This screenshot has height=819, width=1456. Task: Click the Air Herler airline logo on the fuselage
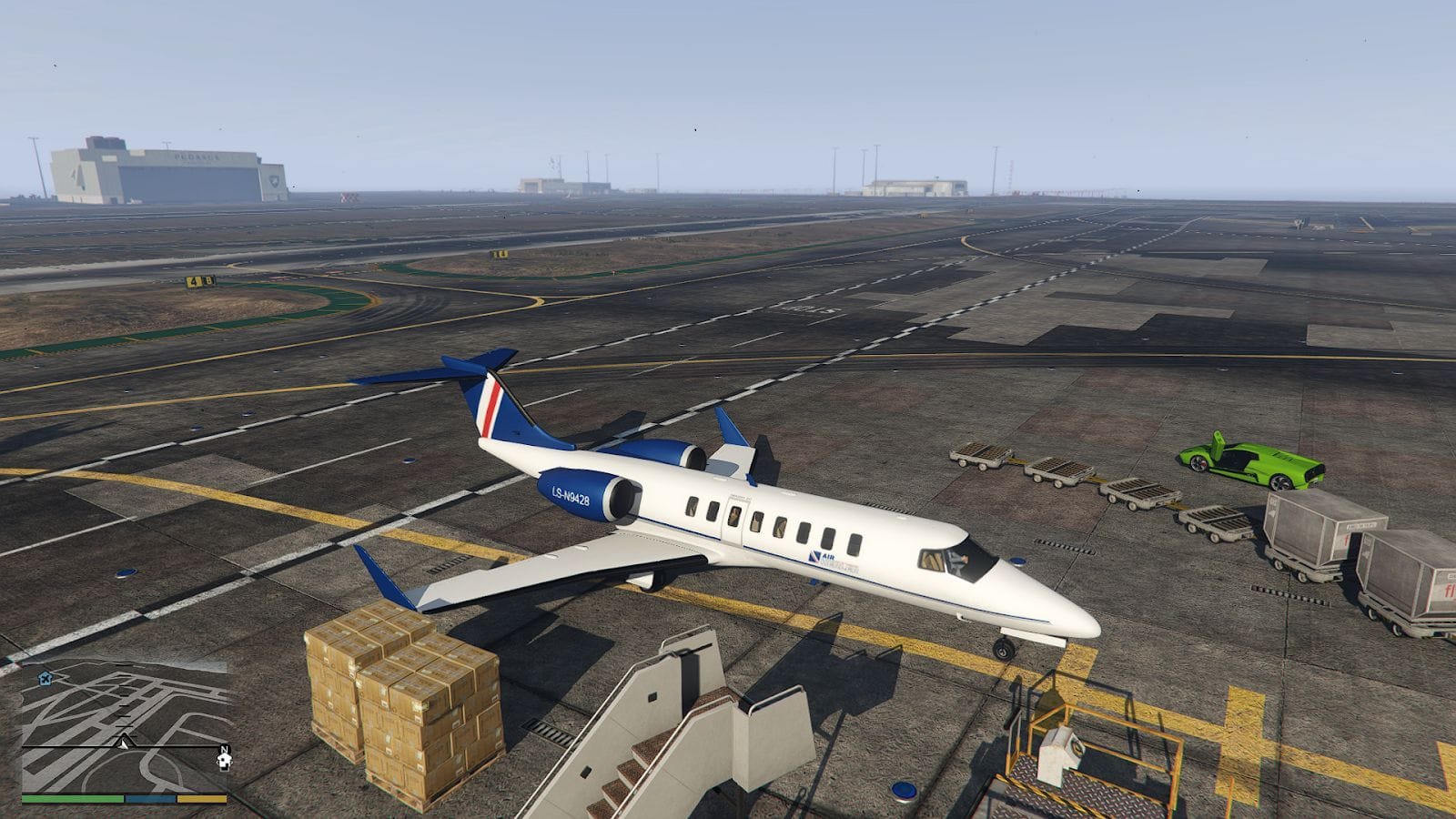pos(824,558)
